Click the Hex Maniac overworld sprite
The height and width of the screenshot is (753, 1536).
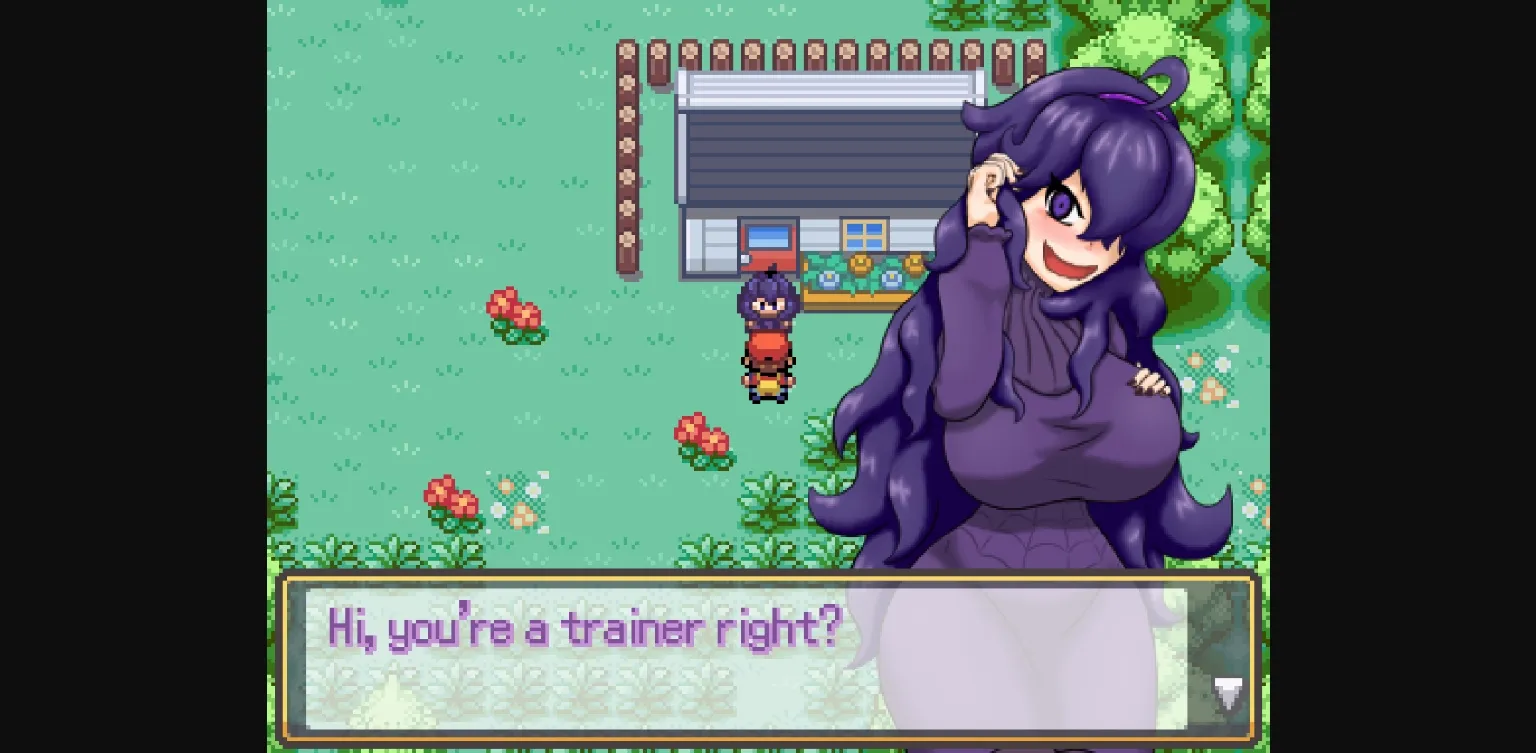[768, 300]
